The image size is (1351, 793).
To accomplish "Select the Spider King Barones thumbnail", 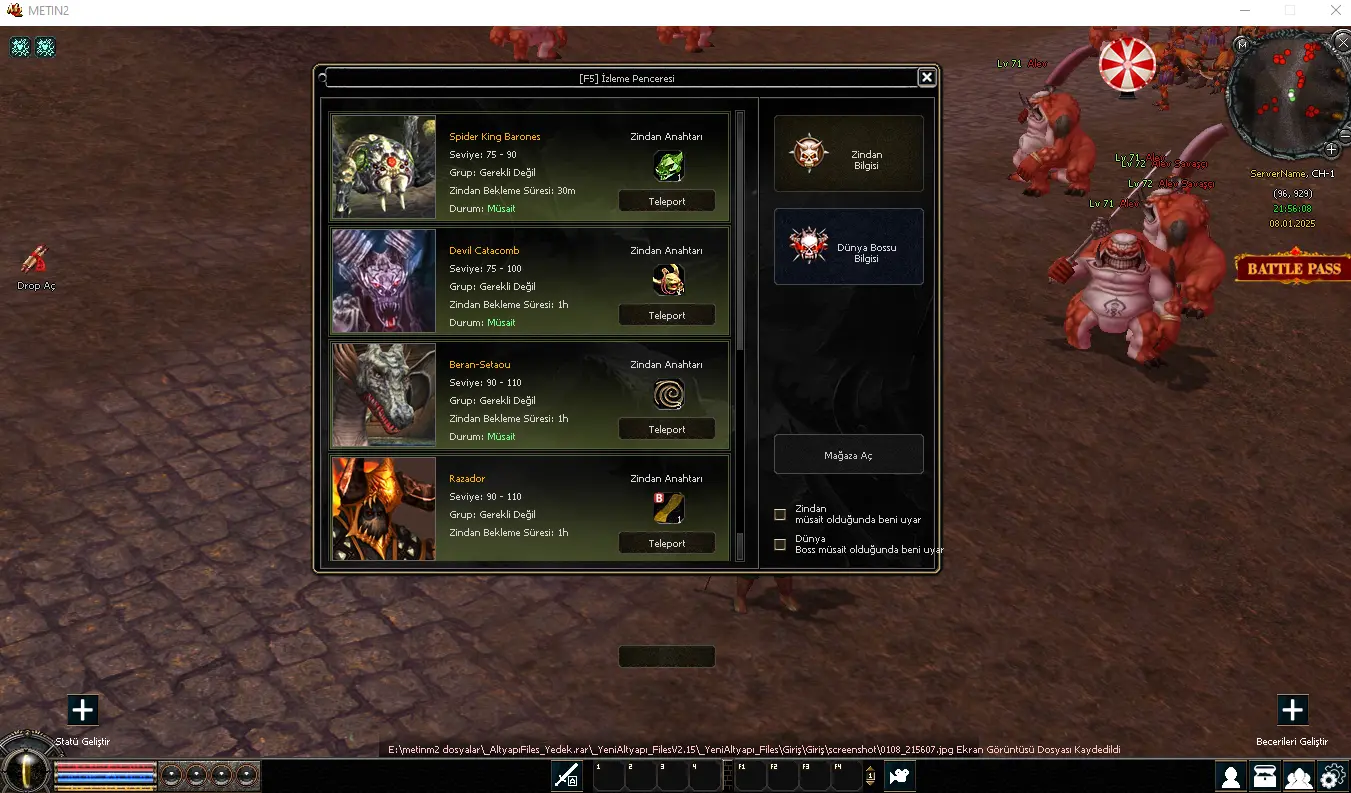I will (383, 167).
